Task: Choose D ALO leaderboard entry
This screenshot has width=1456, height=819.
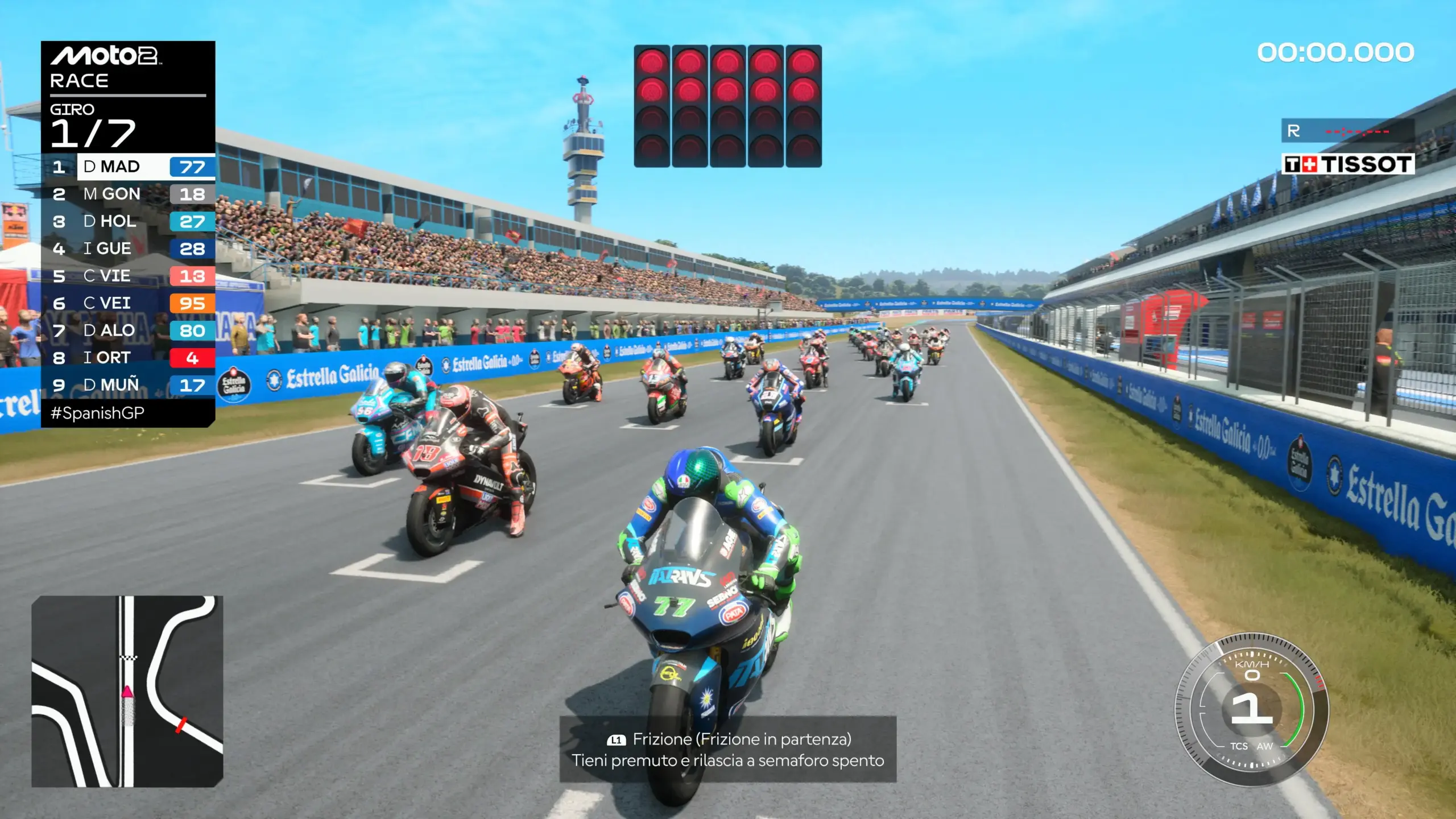Action: [128, 330]
